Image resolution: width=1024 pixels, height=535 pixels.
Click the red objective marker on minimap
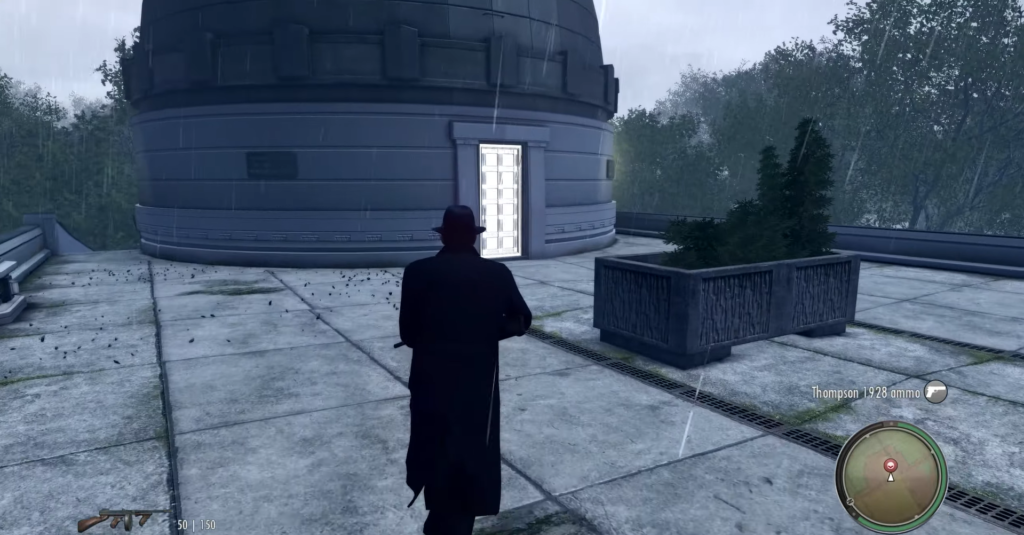890,465
